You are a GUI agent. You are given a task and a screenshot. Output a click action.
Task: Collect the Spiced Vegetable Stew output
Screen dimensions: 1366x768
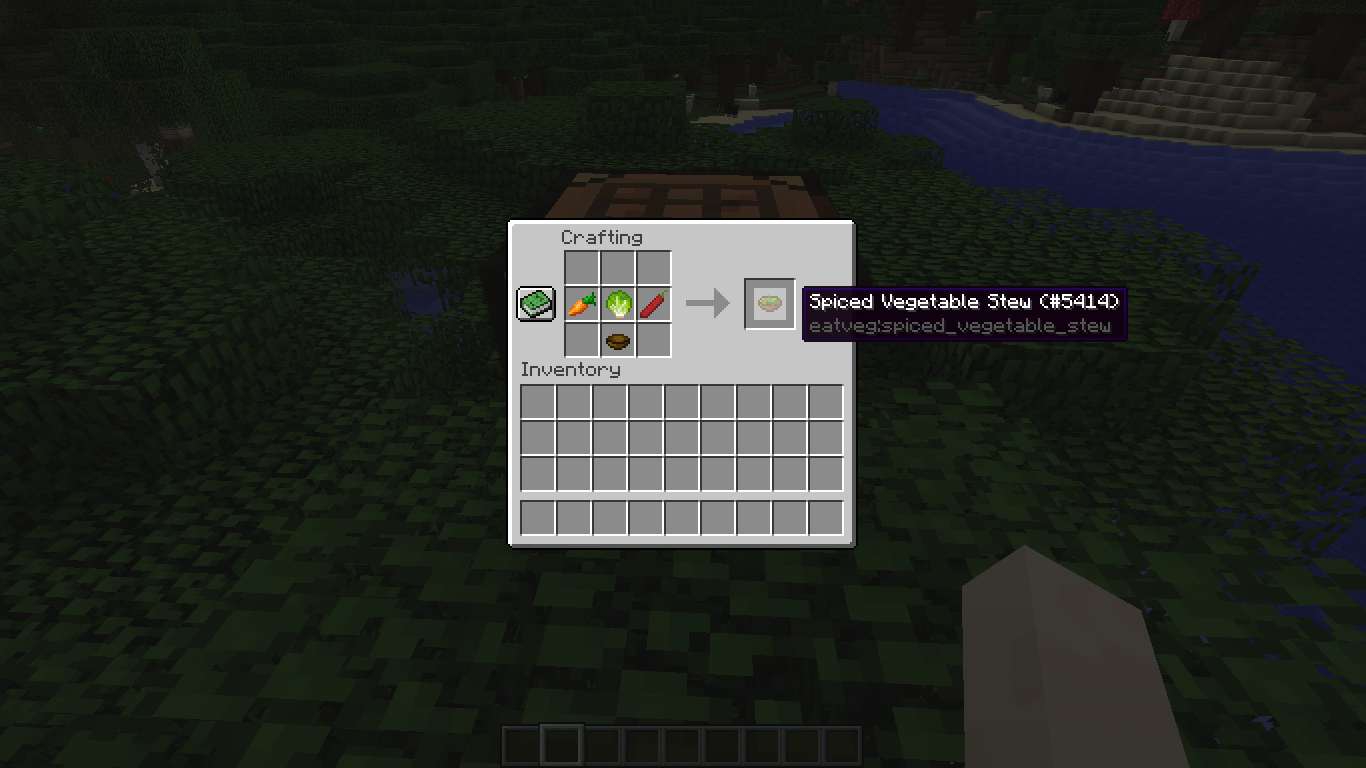(769, 303)
